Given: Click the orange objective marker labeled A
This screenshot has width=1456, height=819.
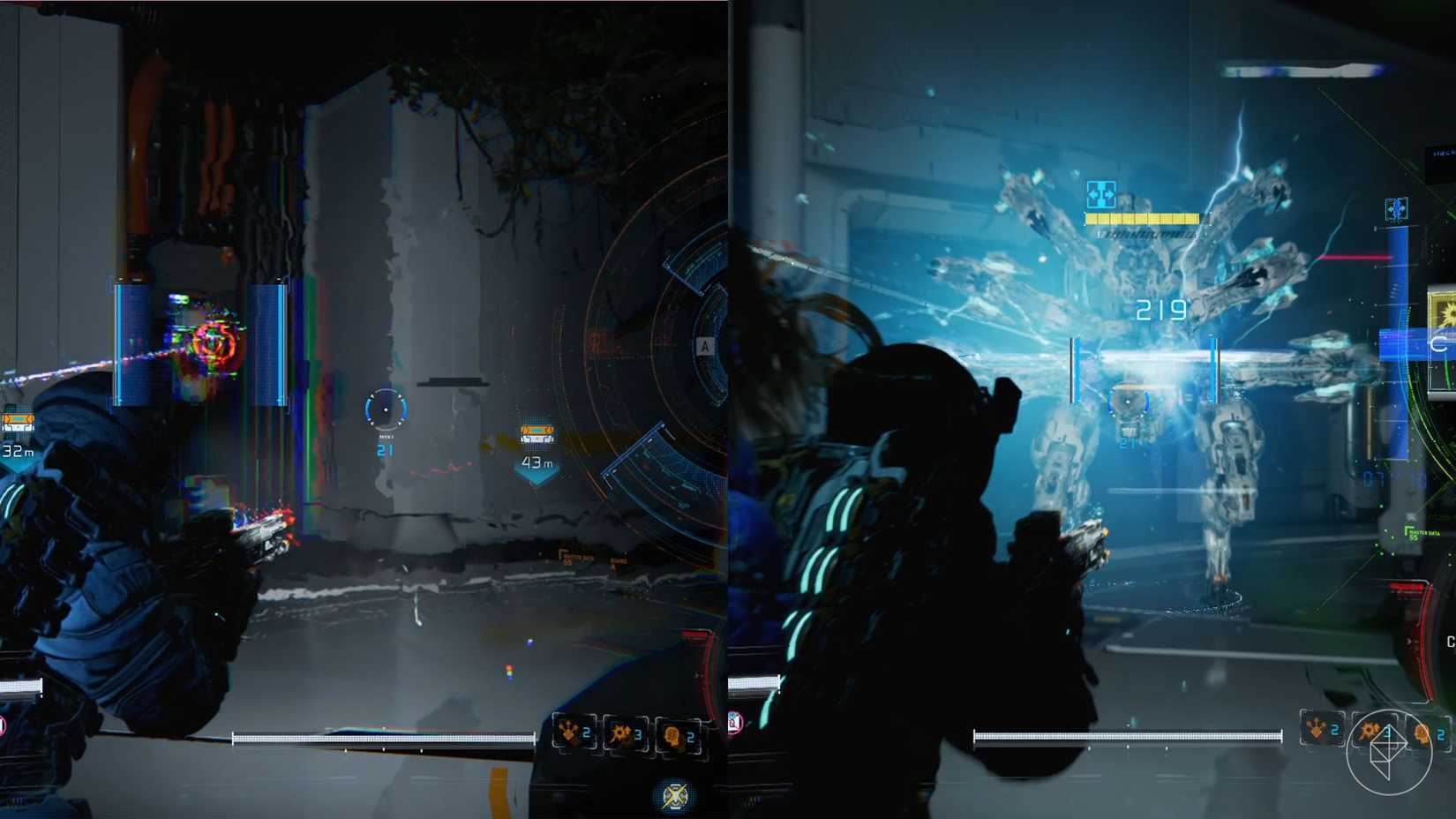Looking at the screenshot, I should coord(705,346).
